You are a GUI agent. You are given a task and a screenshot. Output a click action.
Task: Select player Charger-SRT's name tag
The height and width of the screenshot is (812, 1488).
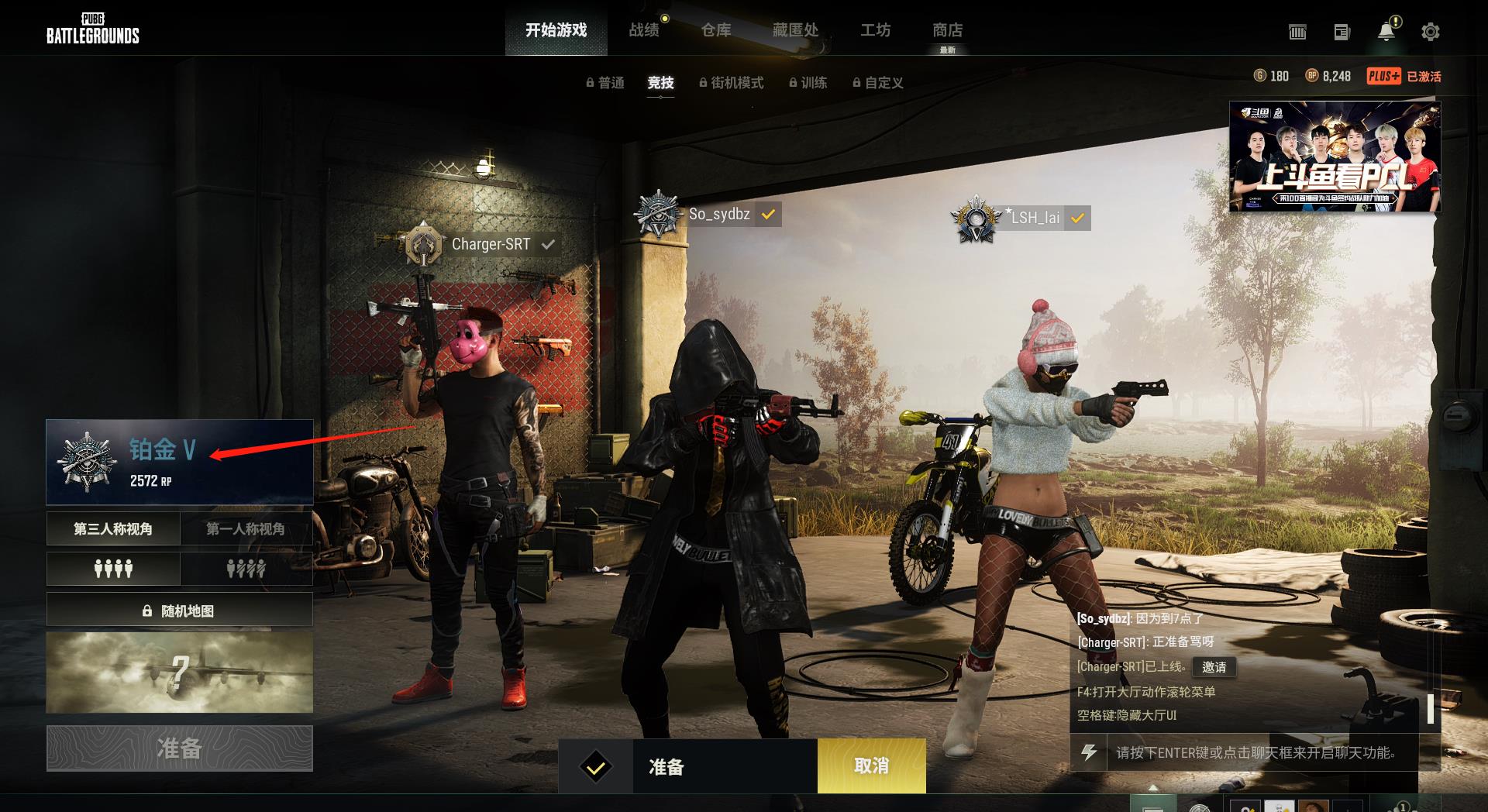[491, 244]
